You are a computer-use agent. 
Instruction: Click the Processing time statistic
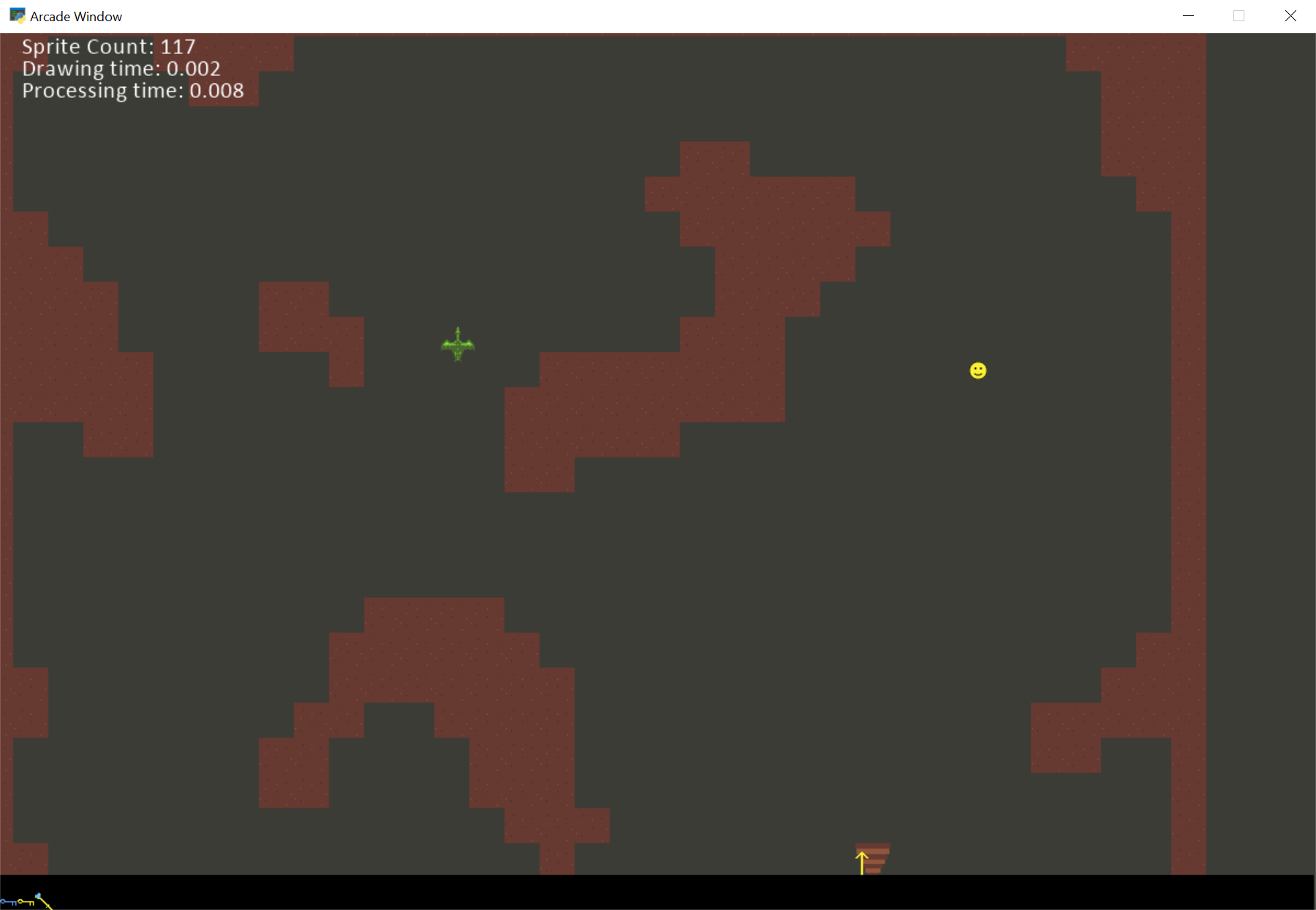[x=132, y=91]
